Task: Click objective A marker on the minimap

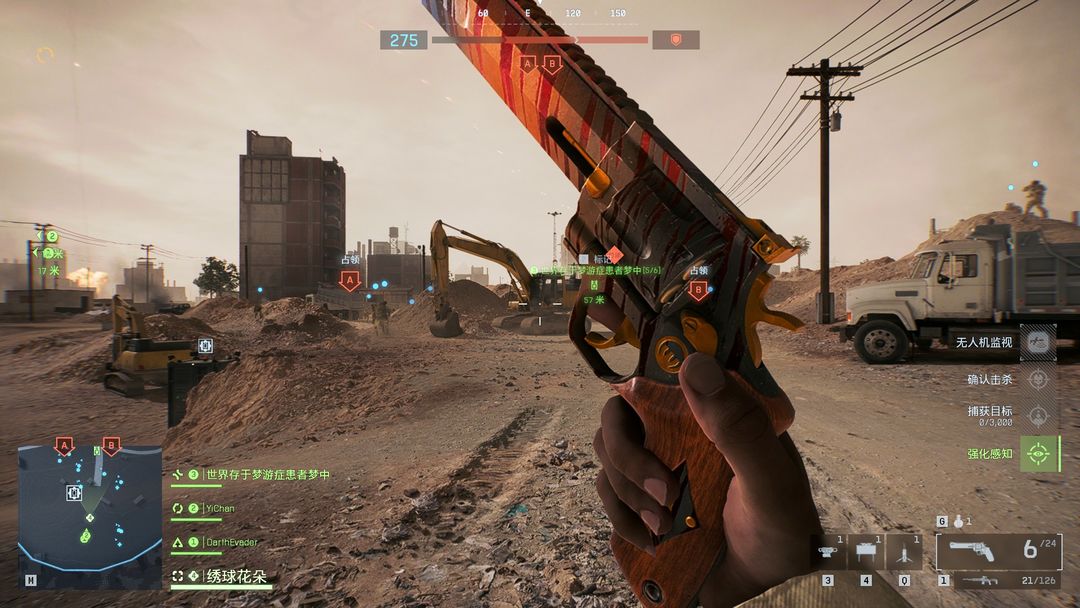Action: [64, 445]
